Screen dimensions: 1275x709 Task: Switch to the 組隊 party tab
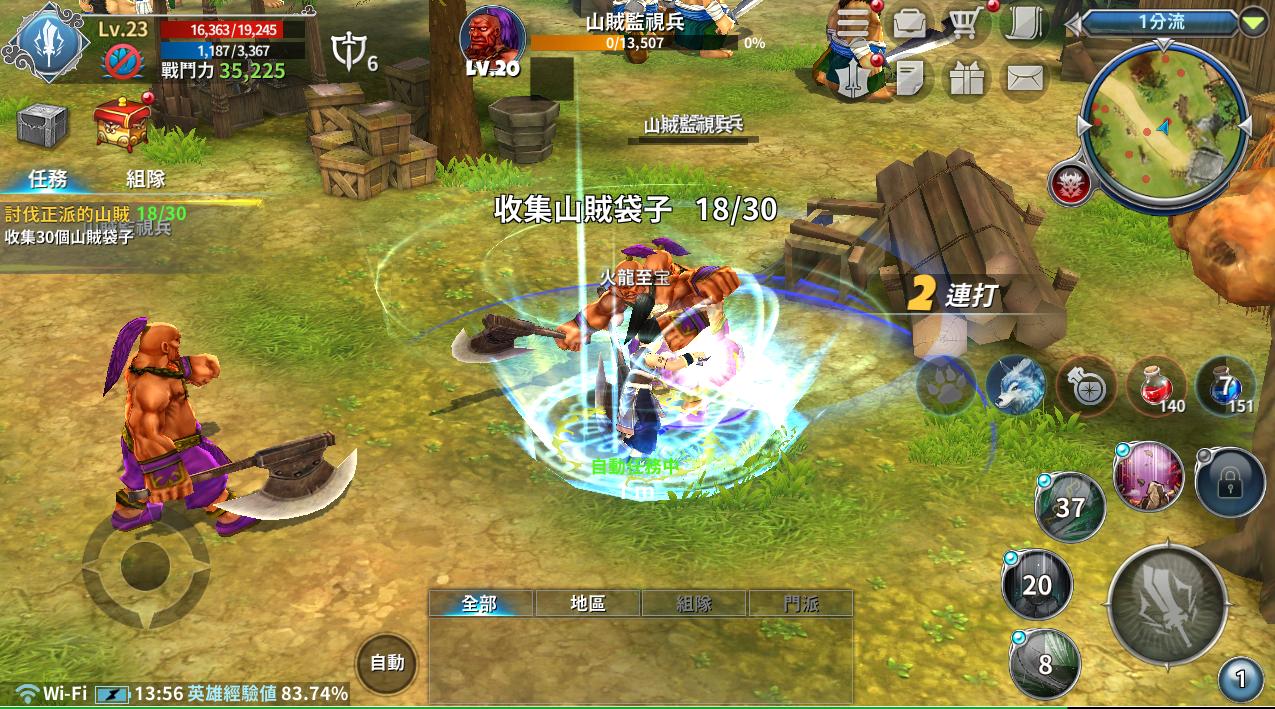click(145, 179)
